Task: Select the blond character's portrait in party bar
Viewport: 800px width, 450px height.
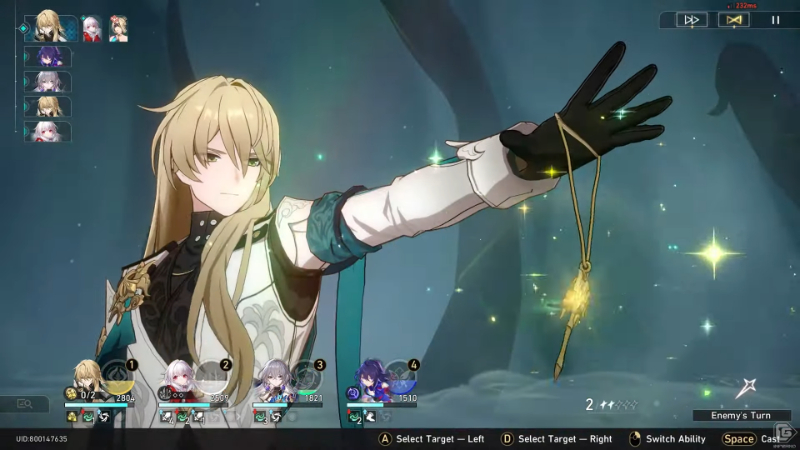Action: (86, 377)
